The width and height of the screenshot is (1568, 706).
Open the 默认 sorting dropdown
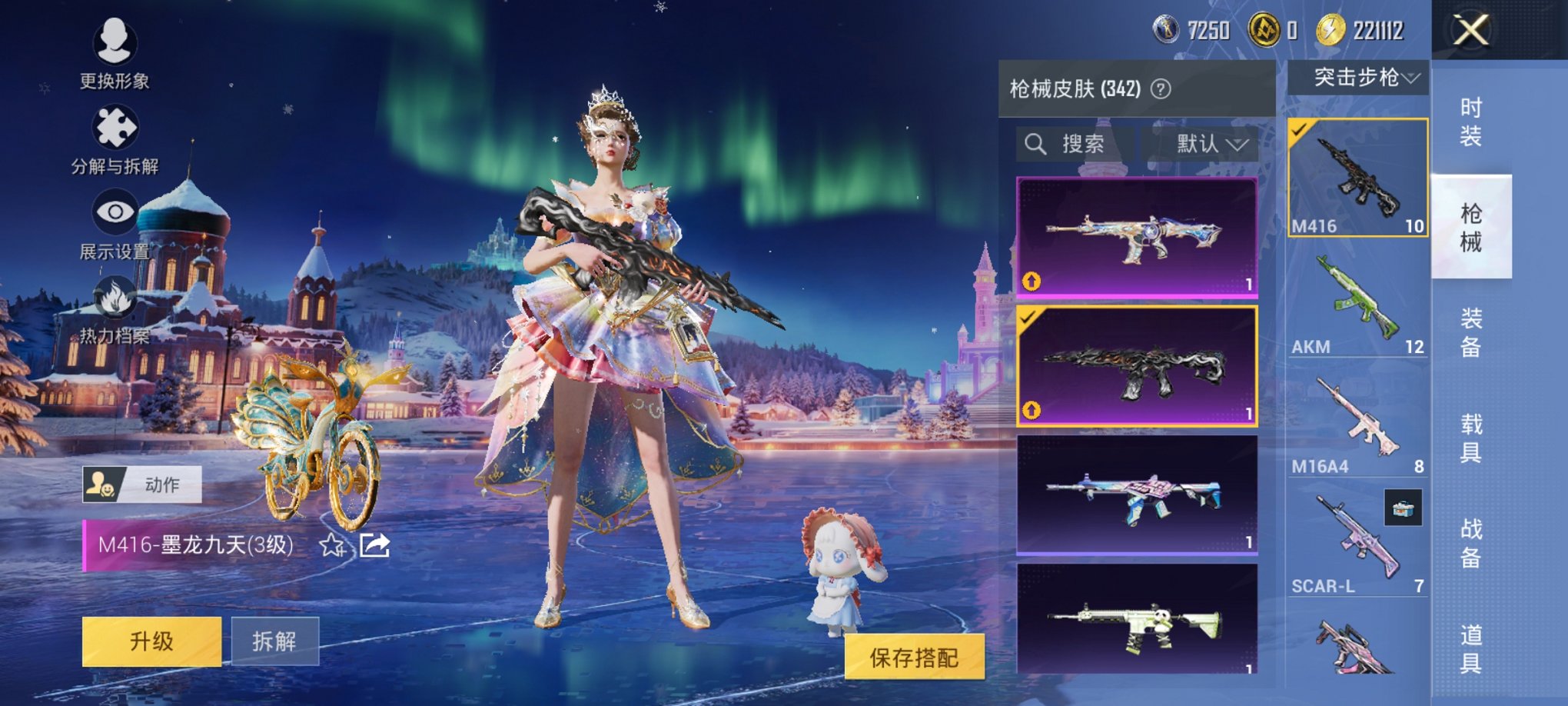click(x=1205, y=144)
